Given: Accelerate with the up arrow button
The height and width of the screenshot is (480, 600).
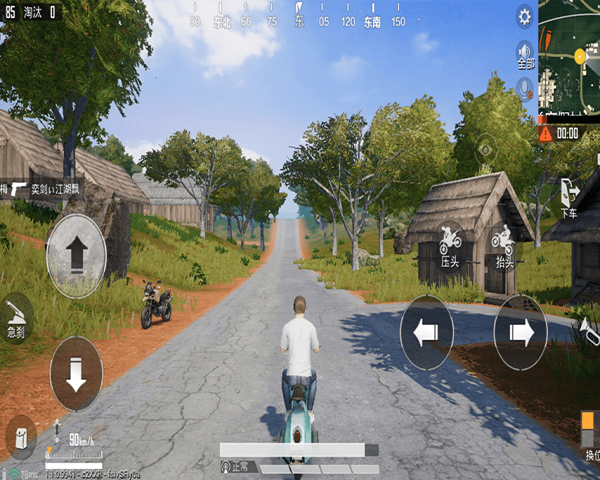Looking at the screenshot, I should point(76,255).
